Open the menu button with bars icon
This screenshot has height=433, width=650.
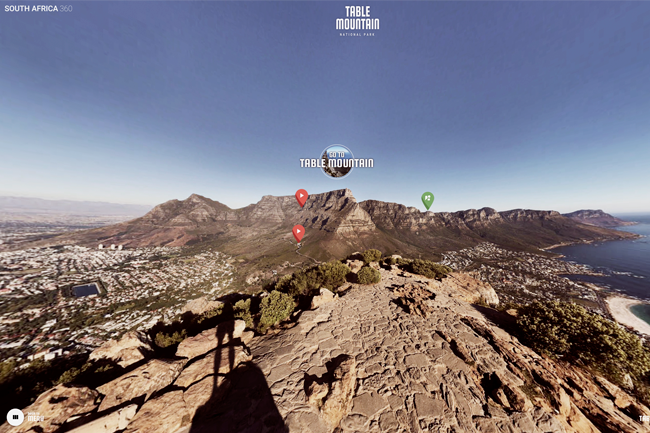click(15, 417)
